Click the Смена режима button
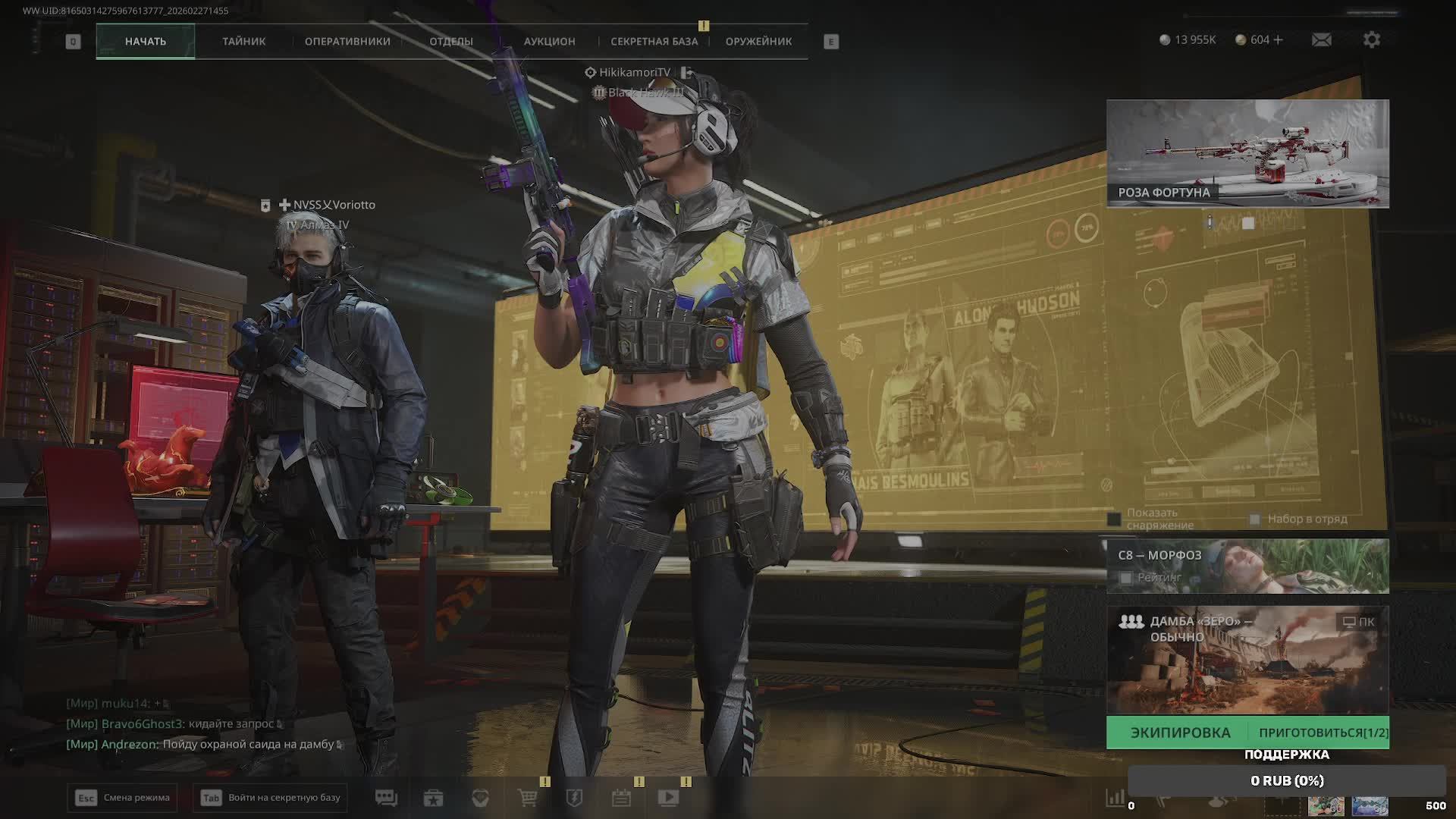The width and height of the screenshot is (1456, 819). (123, 798)
